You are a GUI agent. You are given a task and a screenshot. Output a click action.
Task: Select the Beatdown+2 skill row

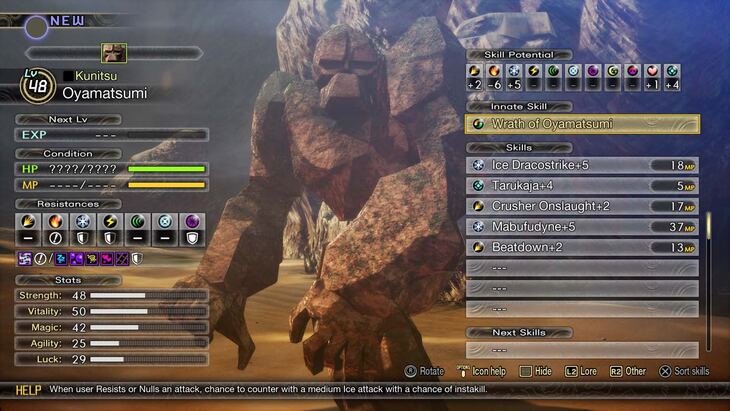pyautogui.click(x=582, y=247)
